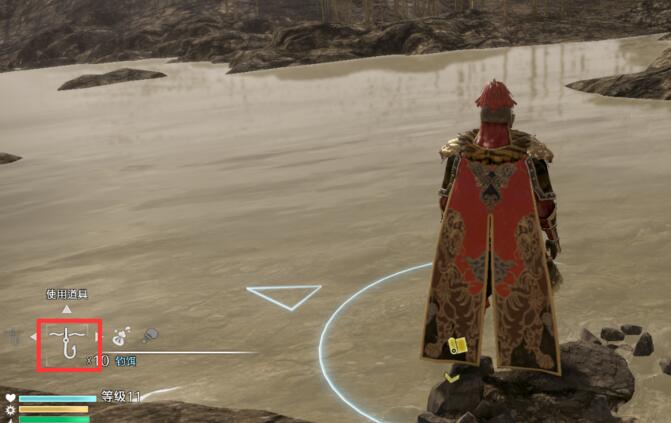The image size is (671, 423).
Task: Select the fishing hook bait item slot
Action: click(69, 342)
